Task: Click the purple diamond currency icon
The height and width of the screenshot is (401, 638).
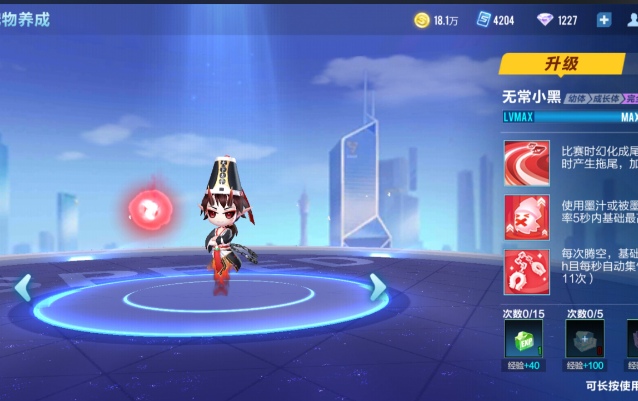Action: pyautogui.click(x=545, y=19)
